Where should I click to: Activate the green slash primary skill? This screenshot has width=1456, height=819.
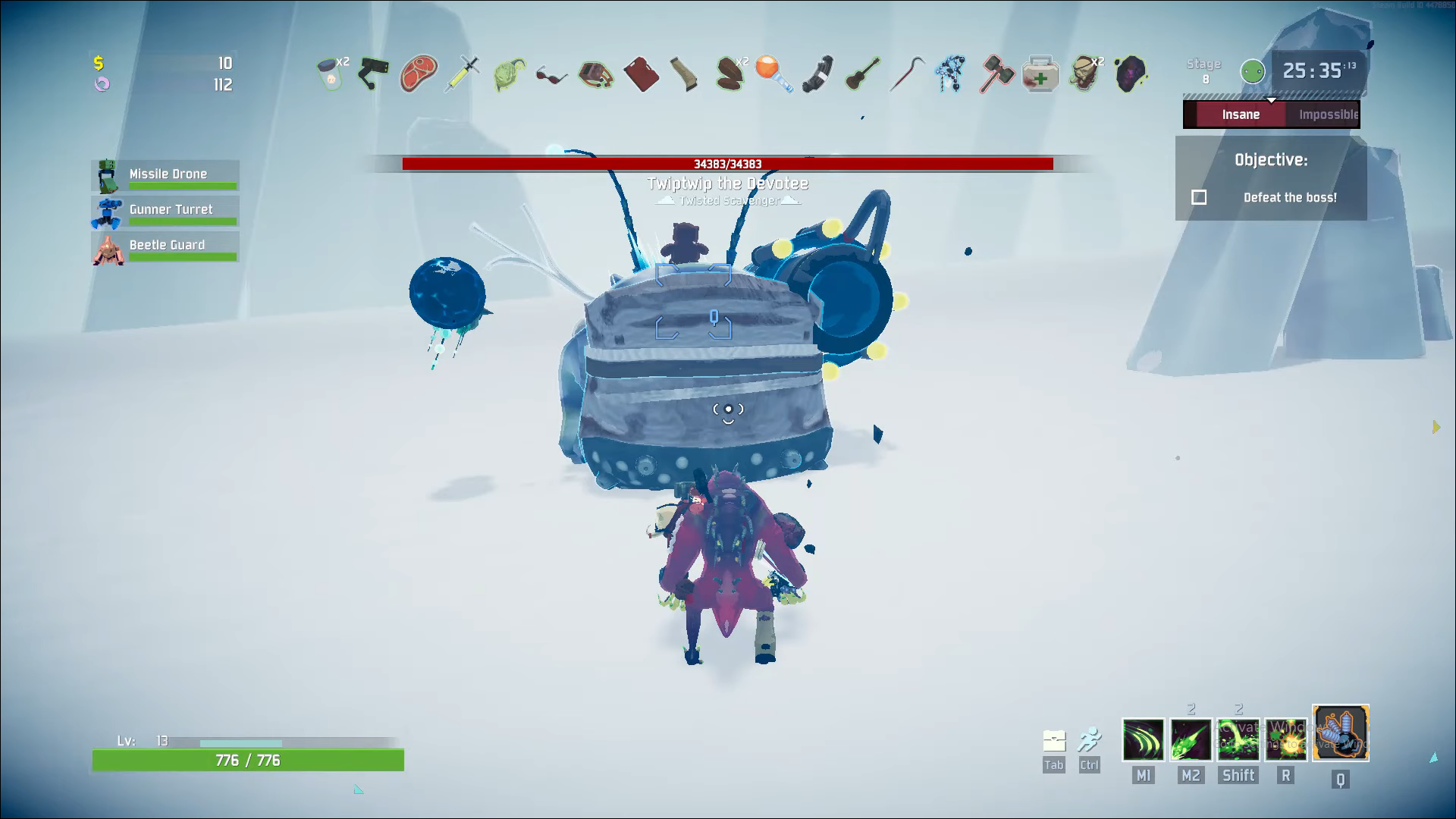[1143, 739]
